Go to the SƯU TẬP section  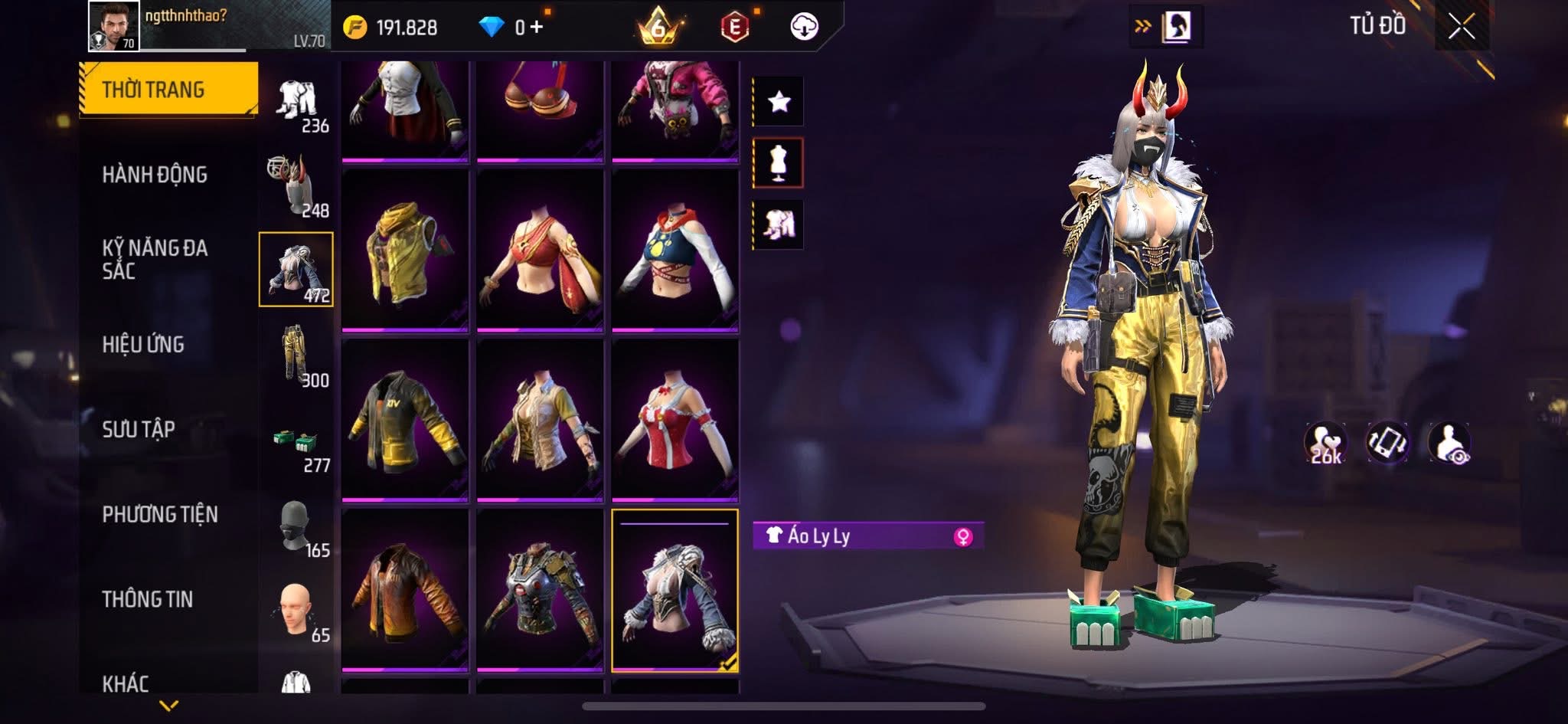click(139, 429)
